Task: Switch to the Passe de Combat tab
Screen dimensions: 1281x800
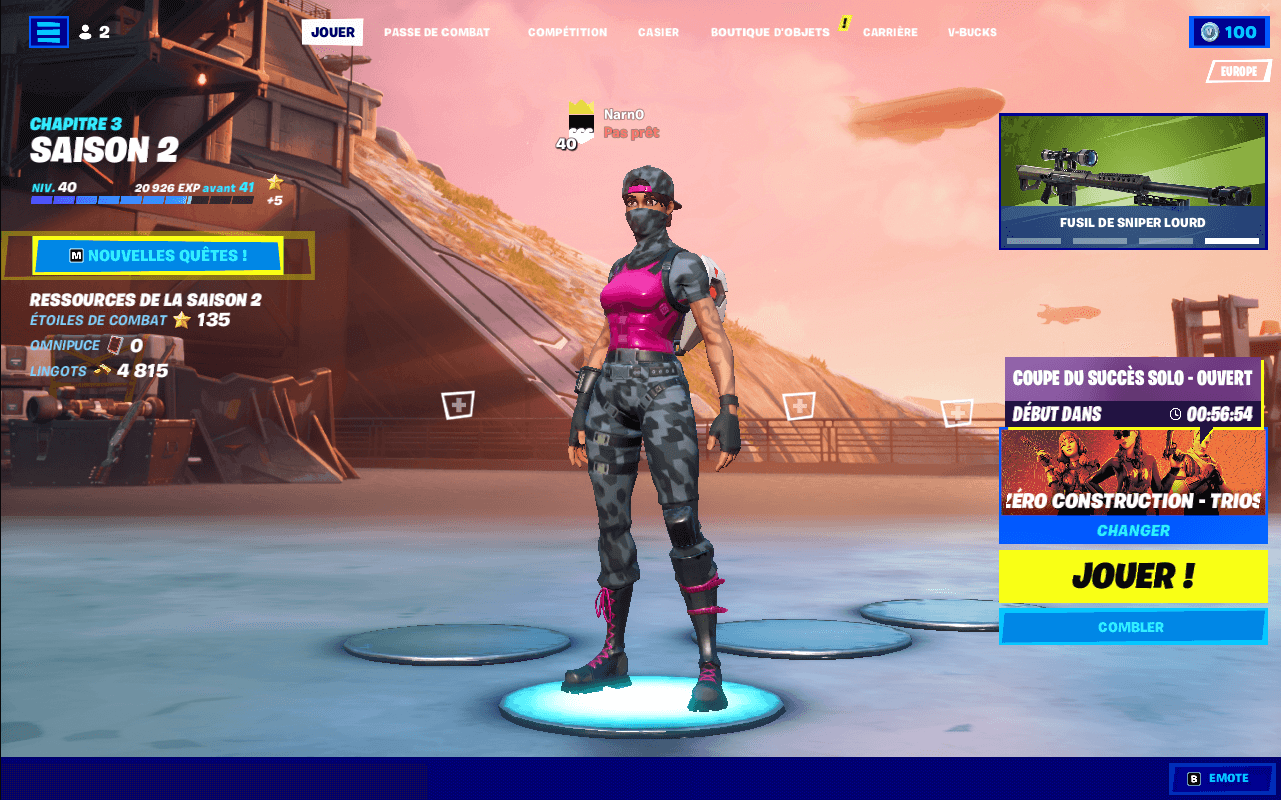Action: coord(437,31)
